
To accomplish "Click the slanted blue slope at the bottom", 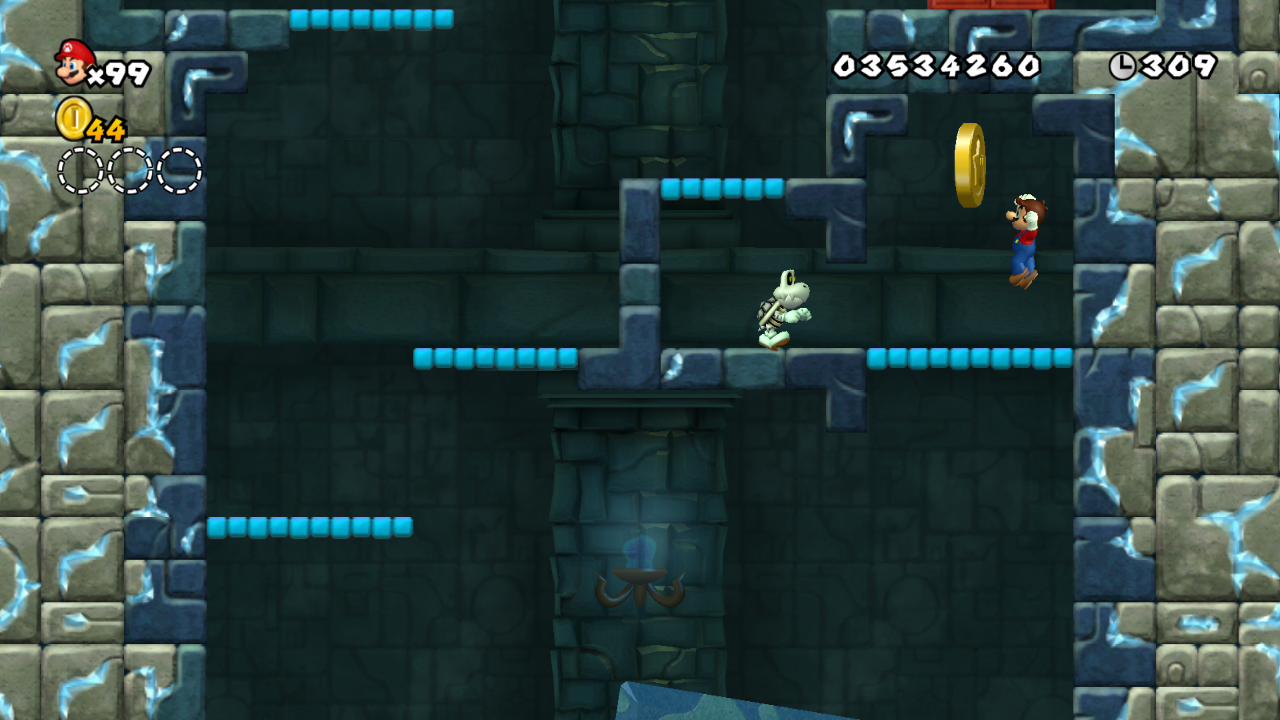I will (x=720, y=705).
